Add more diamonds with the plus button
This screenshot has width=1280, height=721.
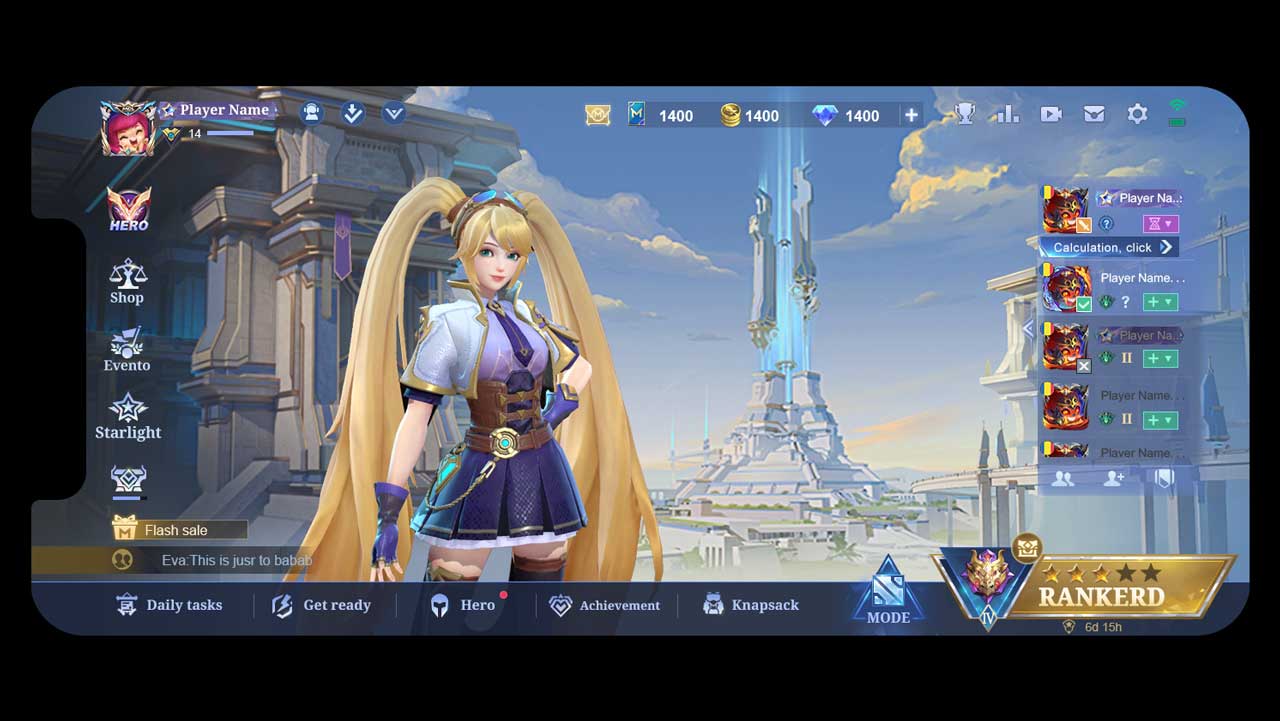point(911,115)
